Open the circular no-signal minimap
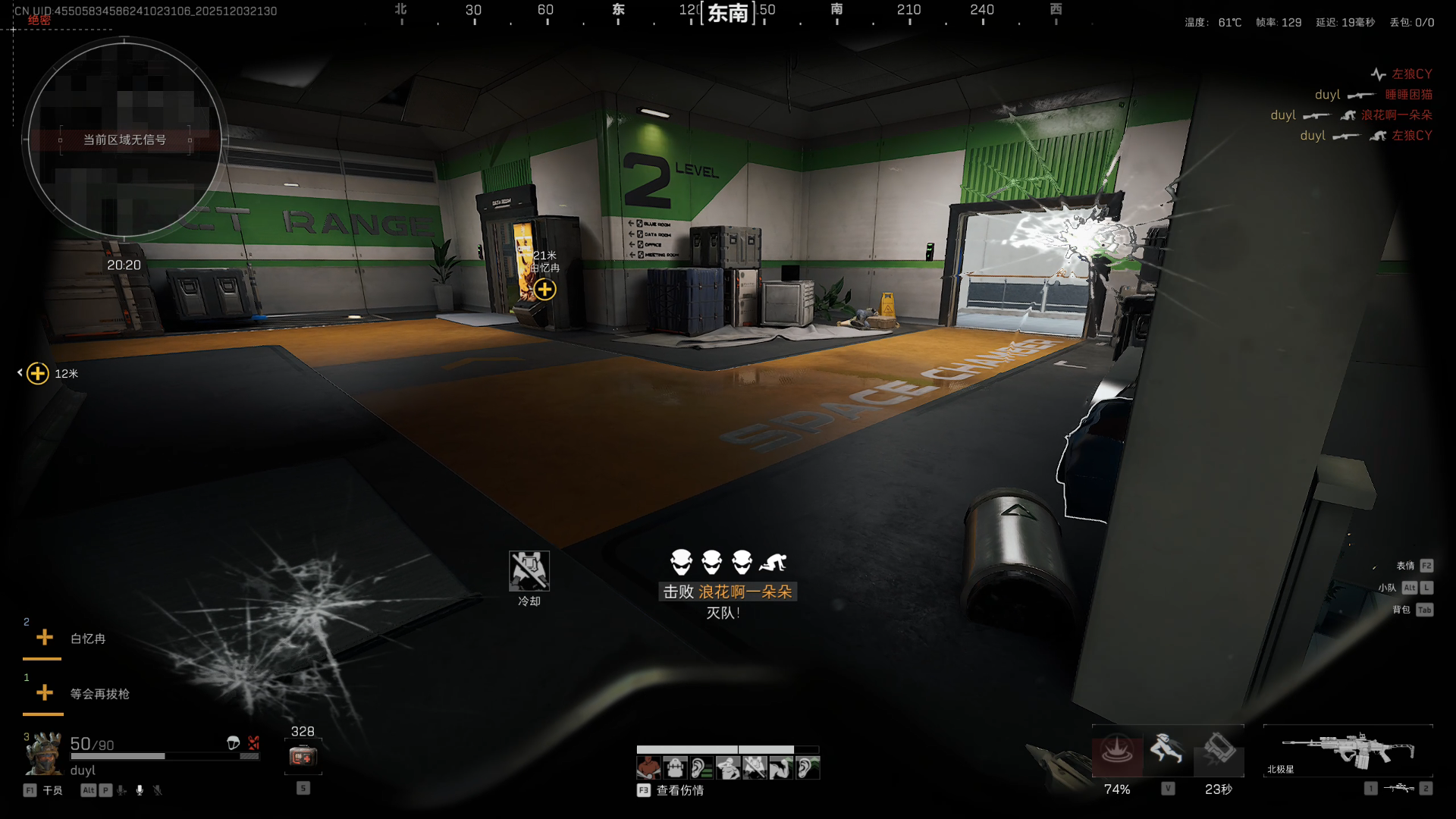Image resolution: width=1456 pixels, height=819 pixels. (x=124, y=140)
